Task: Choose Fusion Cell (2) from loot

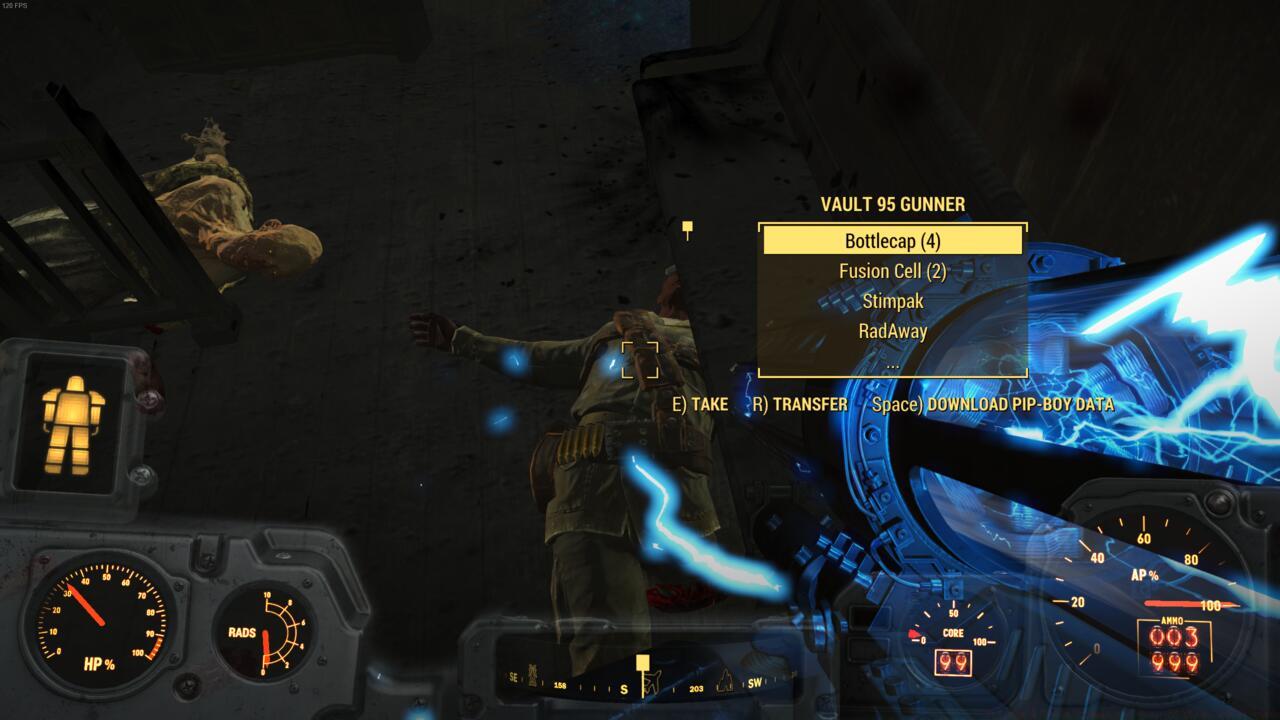Action: click(x=893, y=271)
